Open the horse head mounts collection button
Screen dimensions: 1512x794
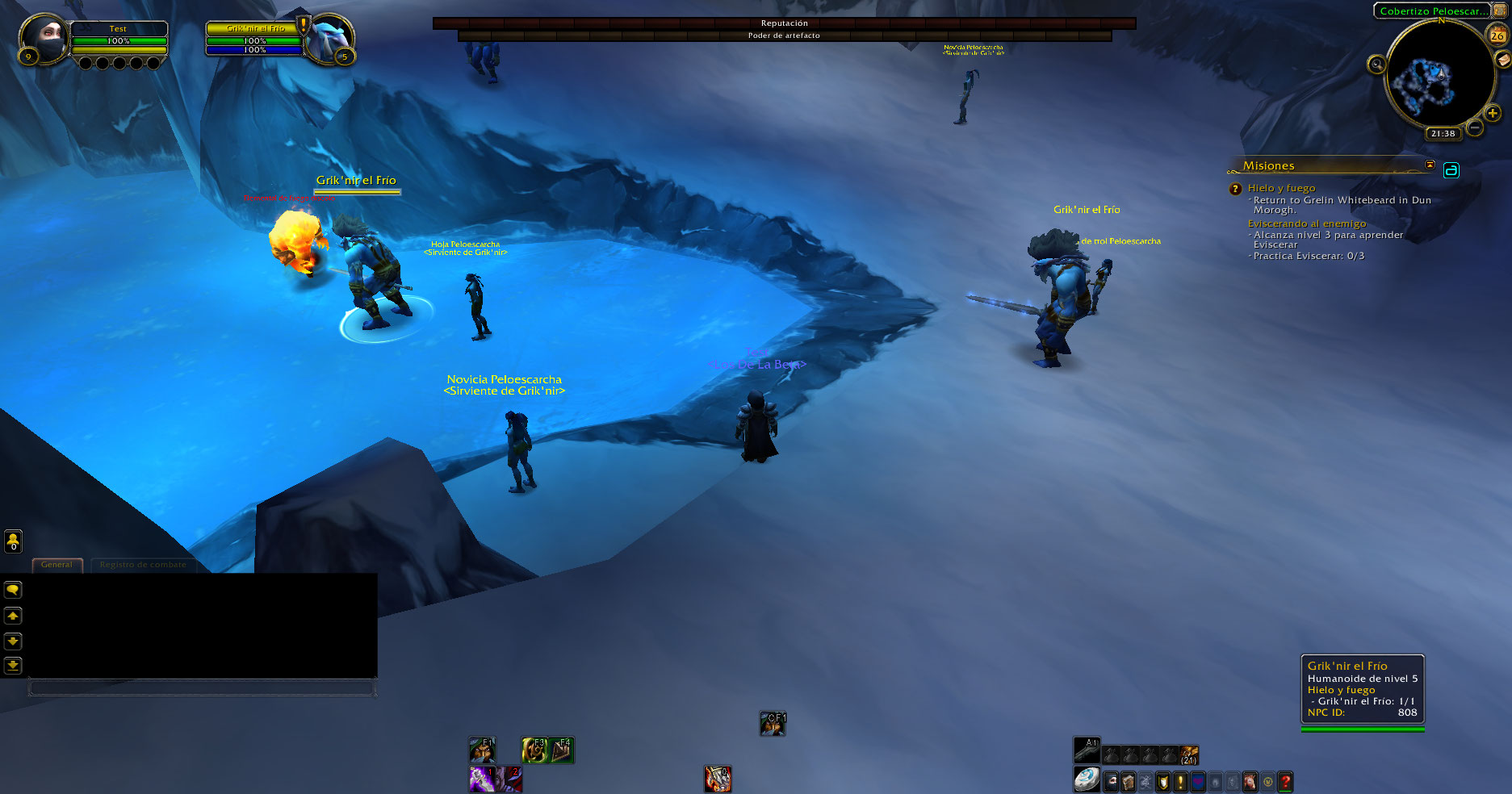1250,782
